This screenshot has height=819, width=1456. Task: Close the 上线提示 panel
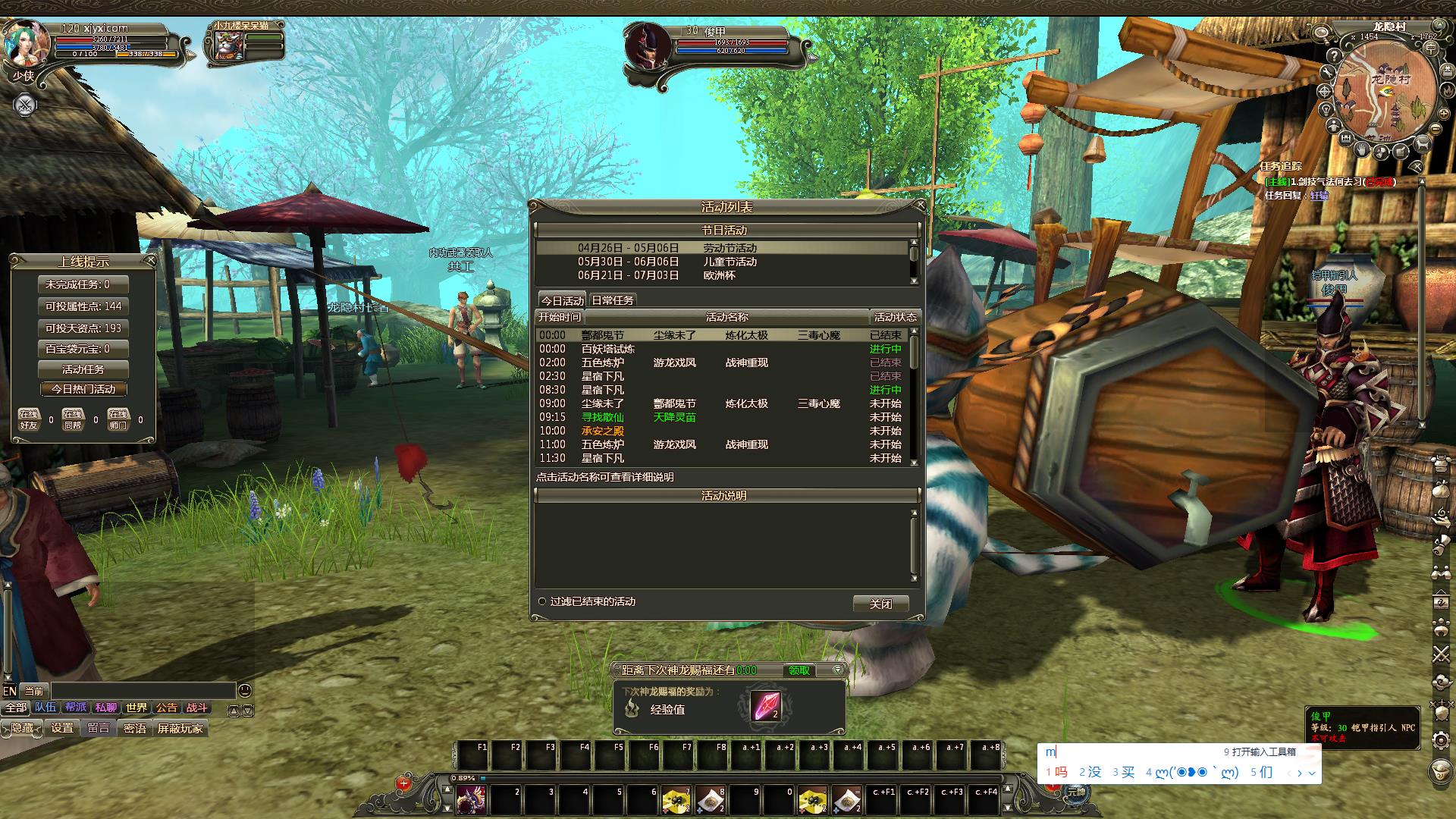coord(150,261)
